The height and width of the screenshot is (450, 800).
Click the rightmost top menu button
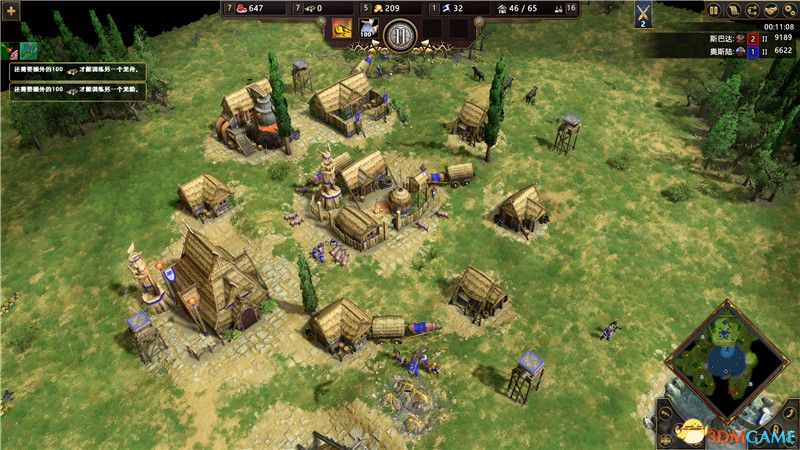791,10
